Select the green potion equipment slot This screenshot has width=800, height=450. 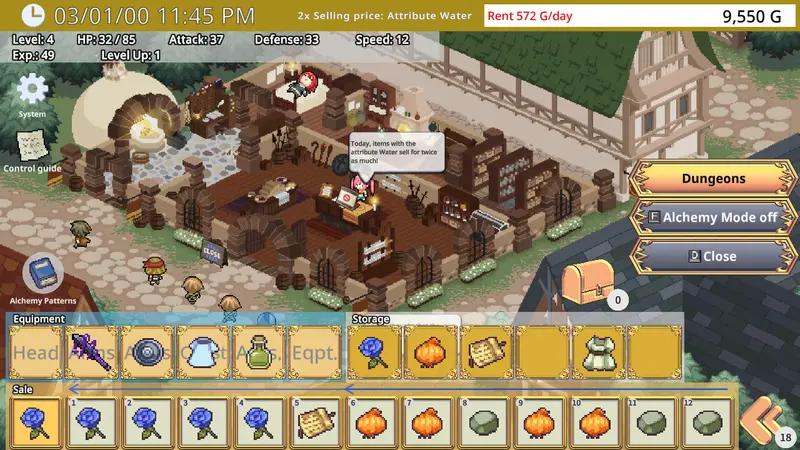pyautogui.click(x=261, y=353)
